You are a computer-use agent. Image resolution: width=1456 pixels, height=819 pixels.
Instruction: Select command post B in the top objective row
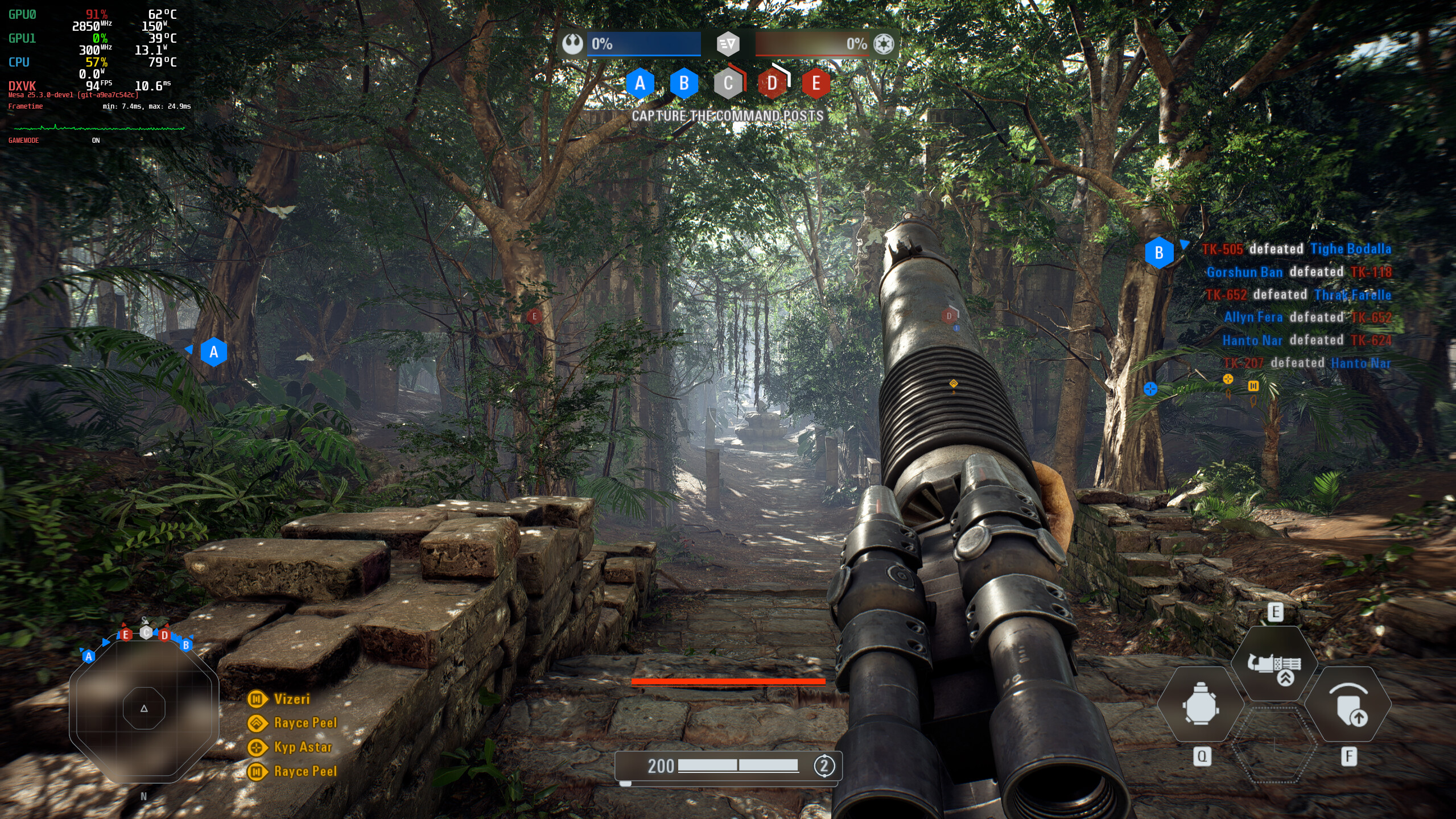coord(684,84)
